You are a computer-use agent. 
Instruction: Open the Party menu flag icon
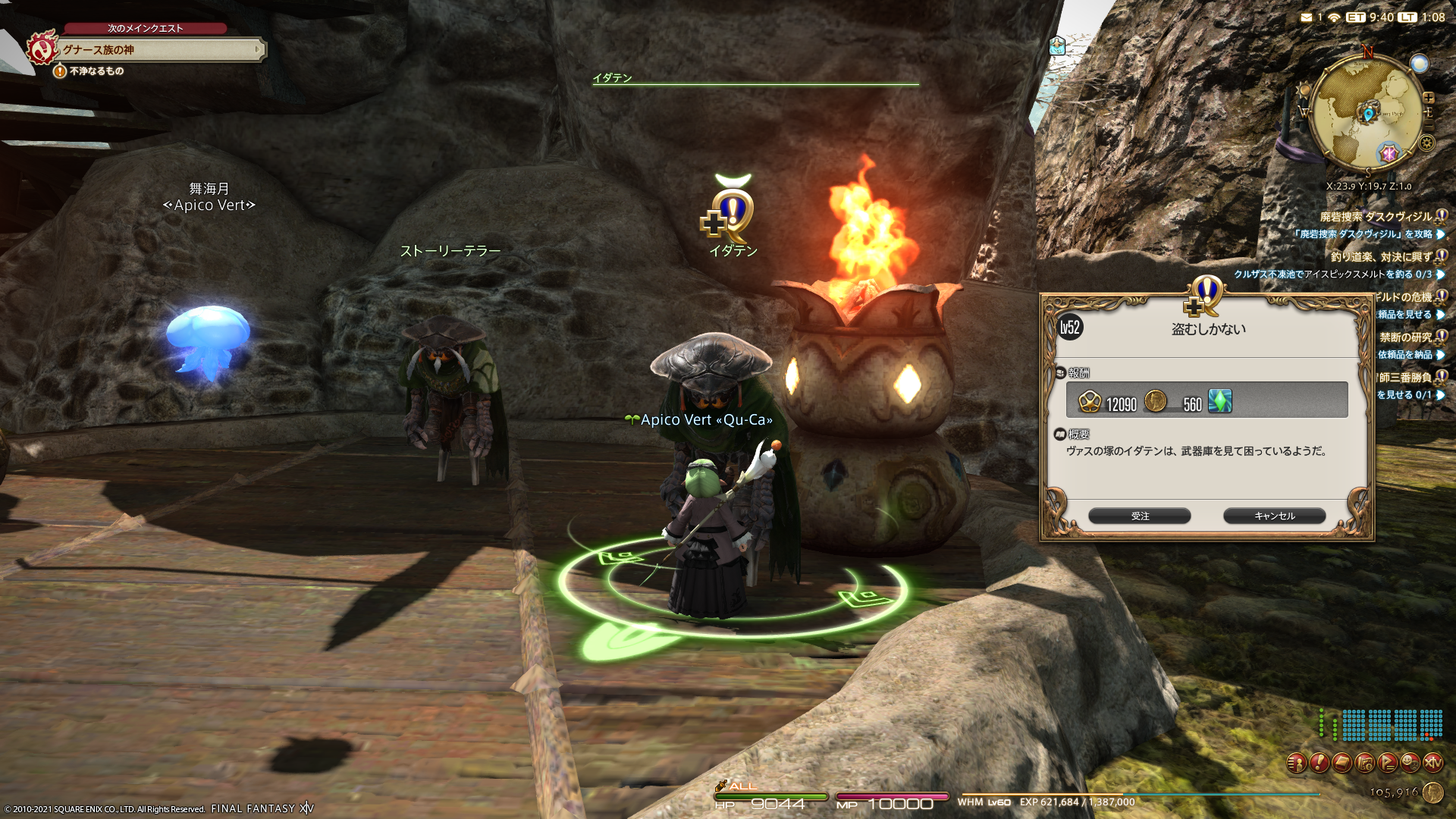pyautogui.click(x=1388, y=763)
